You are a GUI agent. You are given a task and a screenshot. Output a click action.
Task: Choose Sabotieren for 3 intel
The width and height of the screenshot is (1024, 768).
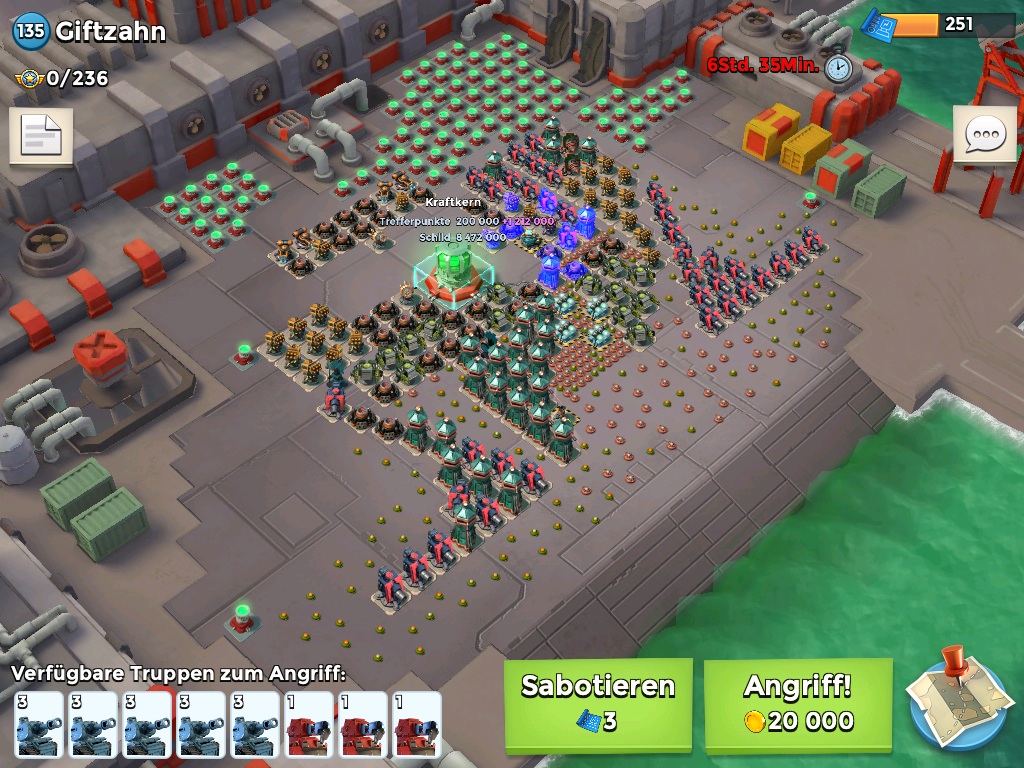click(x=598, y=704)
